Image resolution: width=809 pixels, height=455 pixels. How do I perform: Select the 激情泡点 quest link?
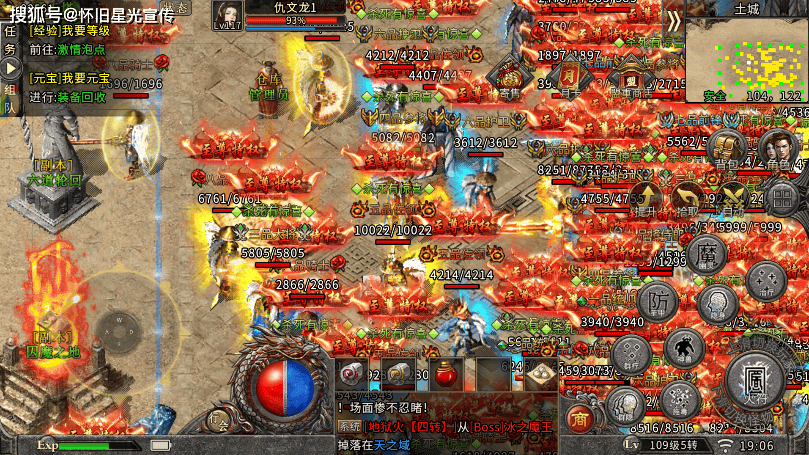[82, 48]
